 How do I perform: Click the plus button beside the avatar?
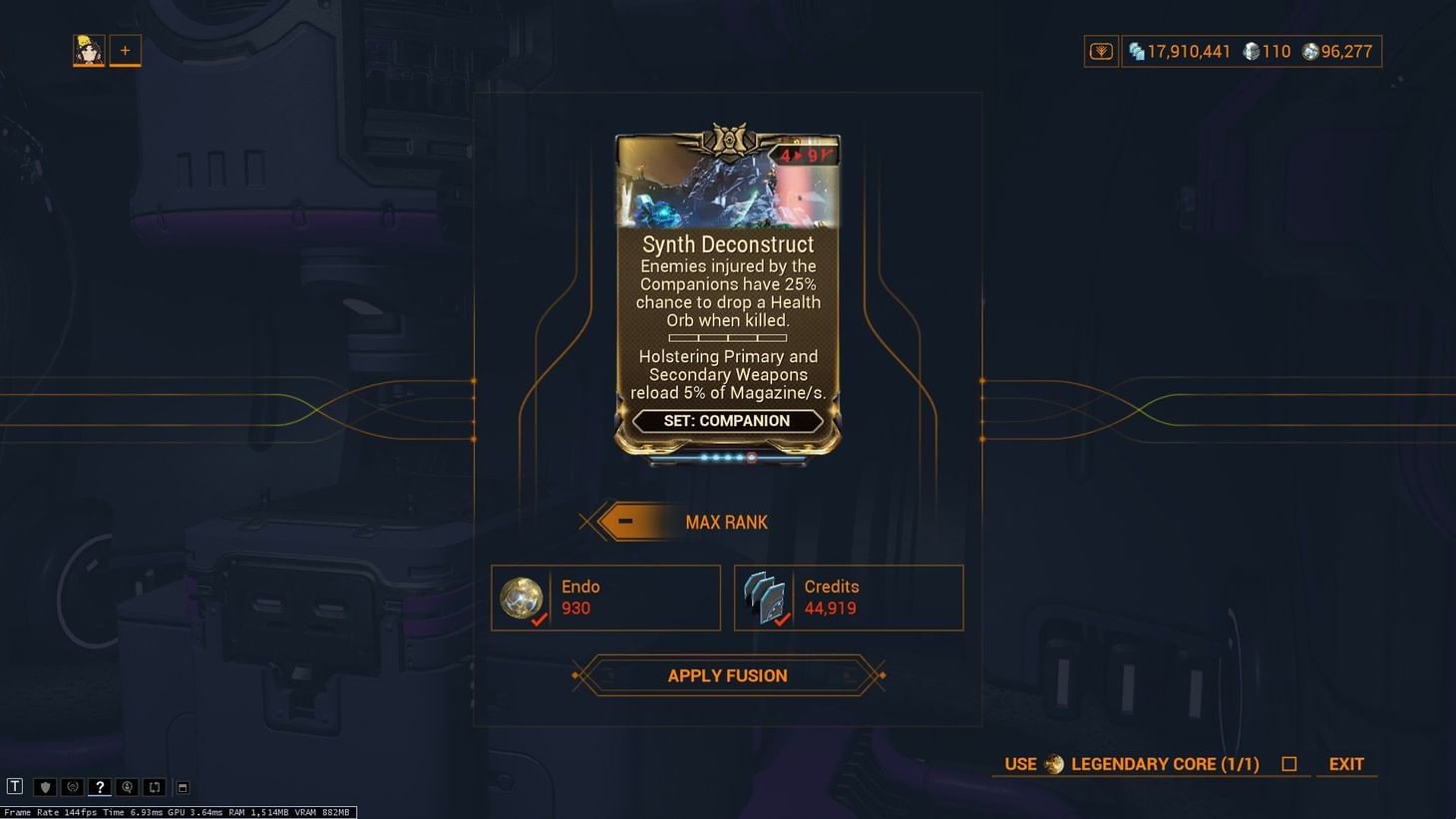[x=125, y=50]
